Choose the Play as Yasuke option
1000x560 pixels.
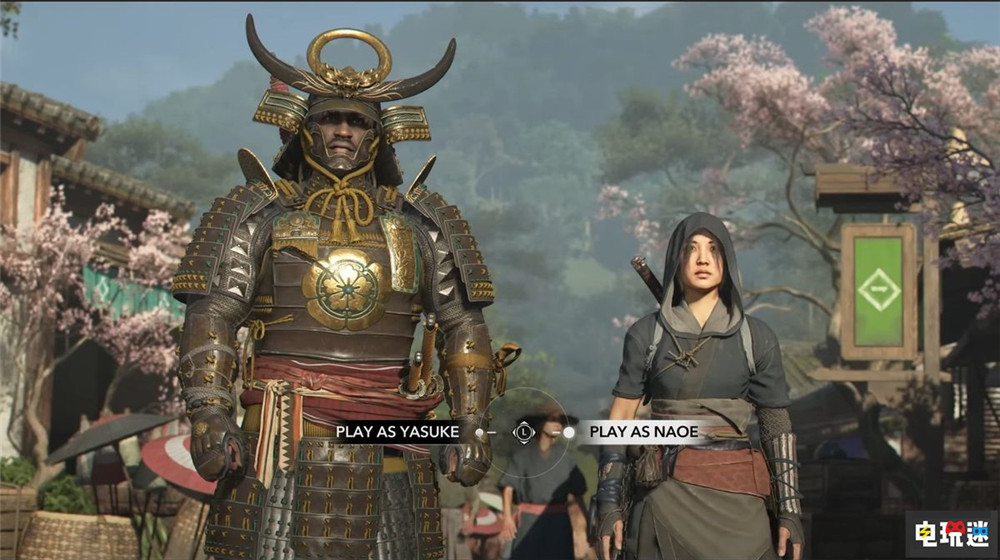(398, 432)
